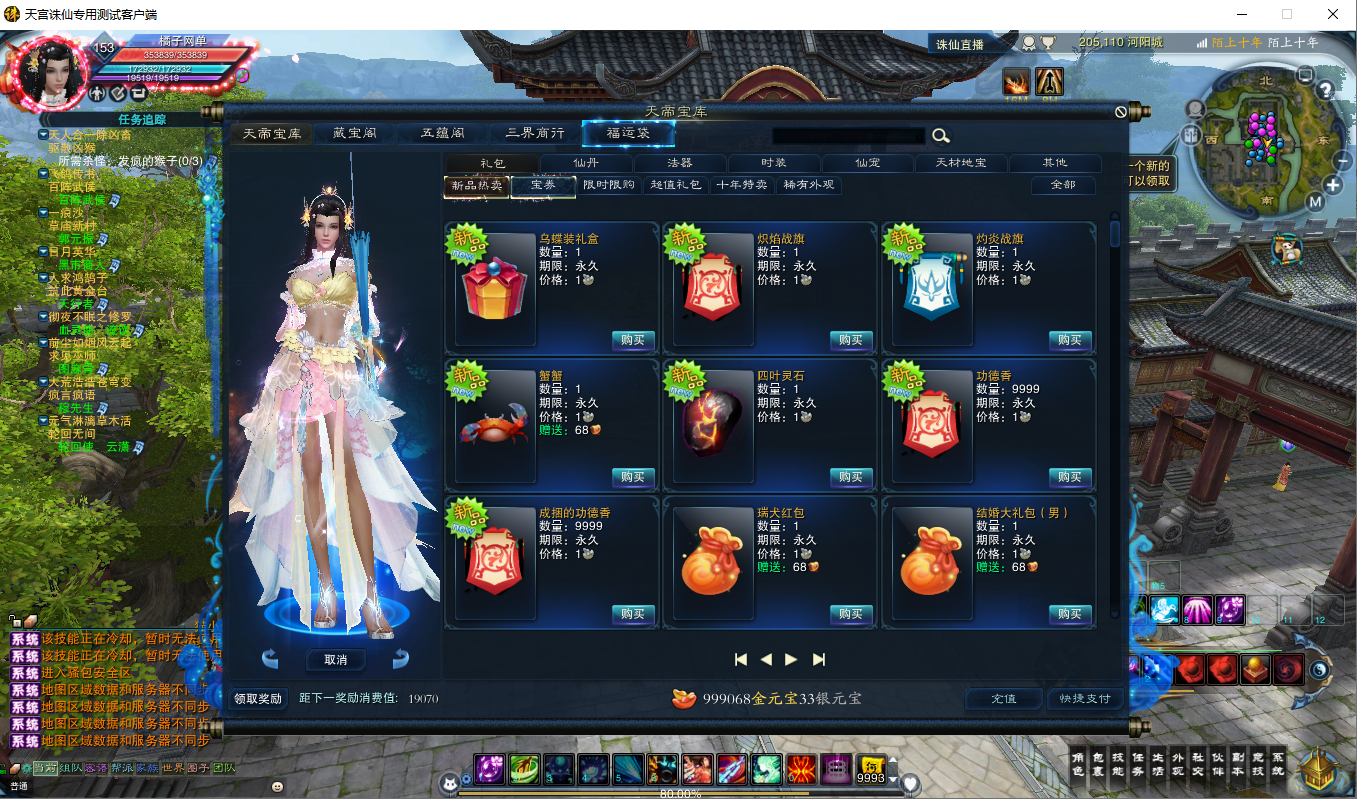Click the magnifier search button
The image size is (1357, 799).
point(940,136)
